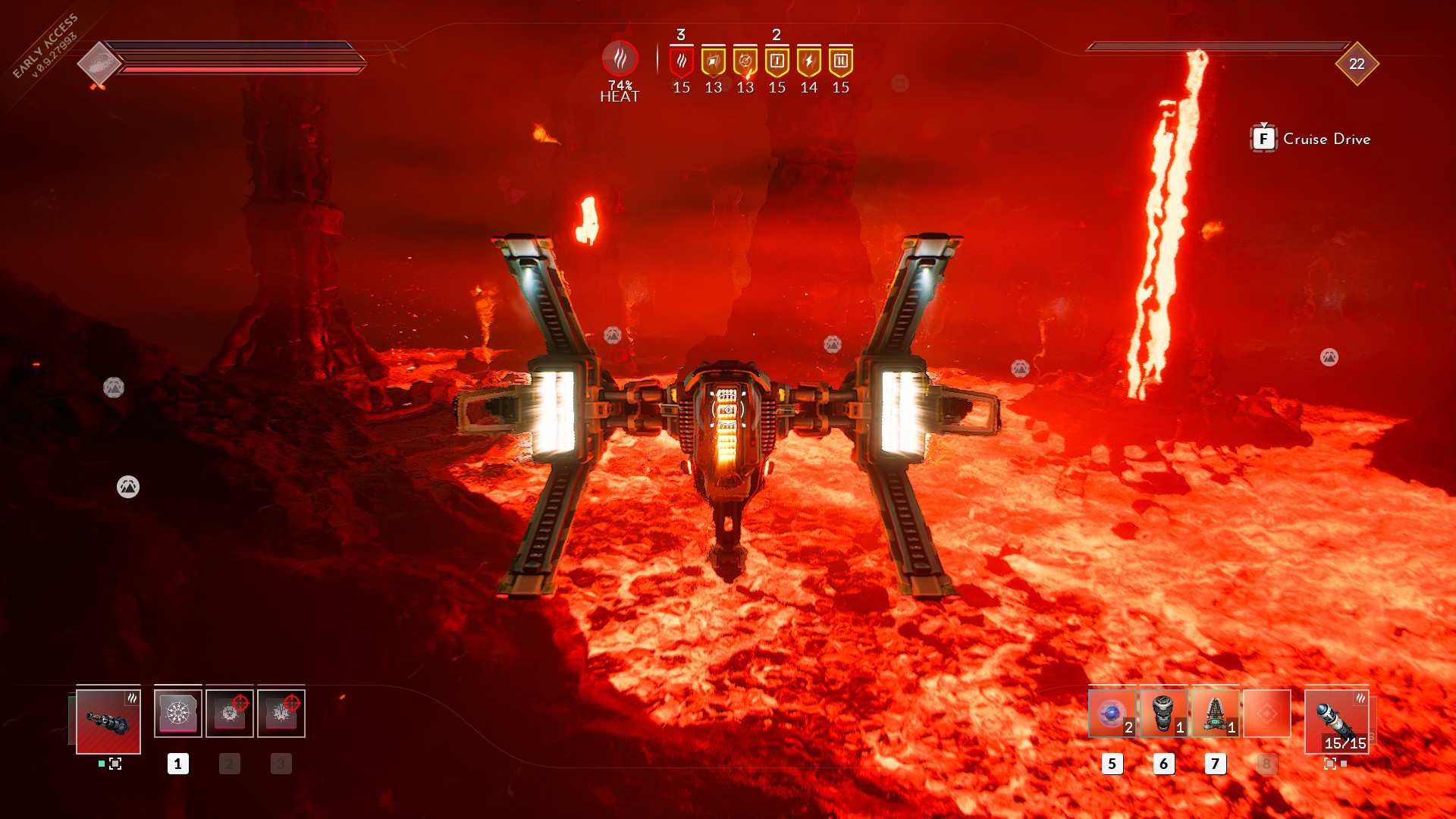The image size is (1456, 819).
Task: Click the spark-burst device card above hotkey 1
Action: point(178,713)
